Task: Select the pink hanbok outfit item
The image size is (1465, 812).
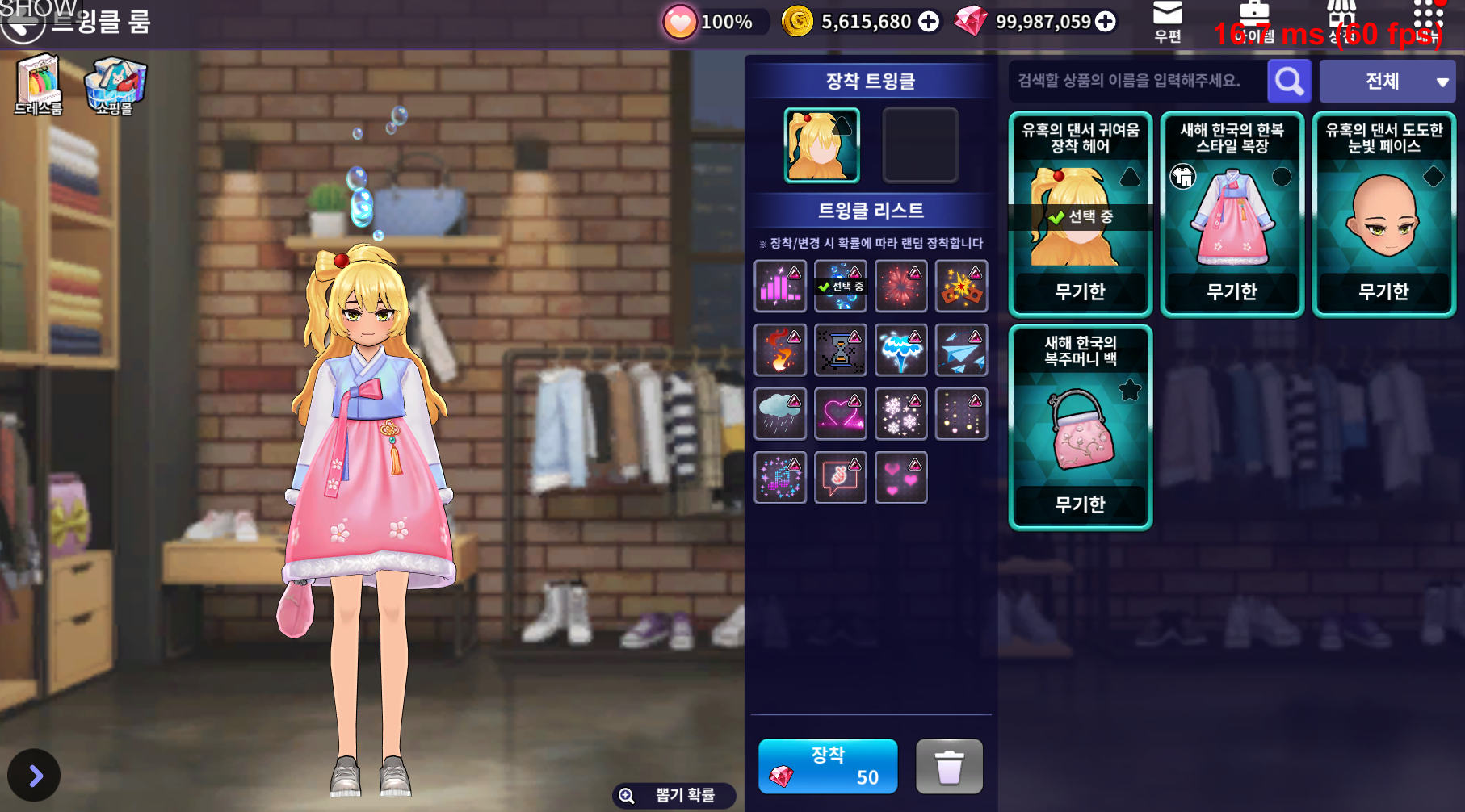Action: click(x=1232, y=214)
